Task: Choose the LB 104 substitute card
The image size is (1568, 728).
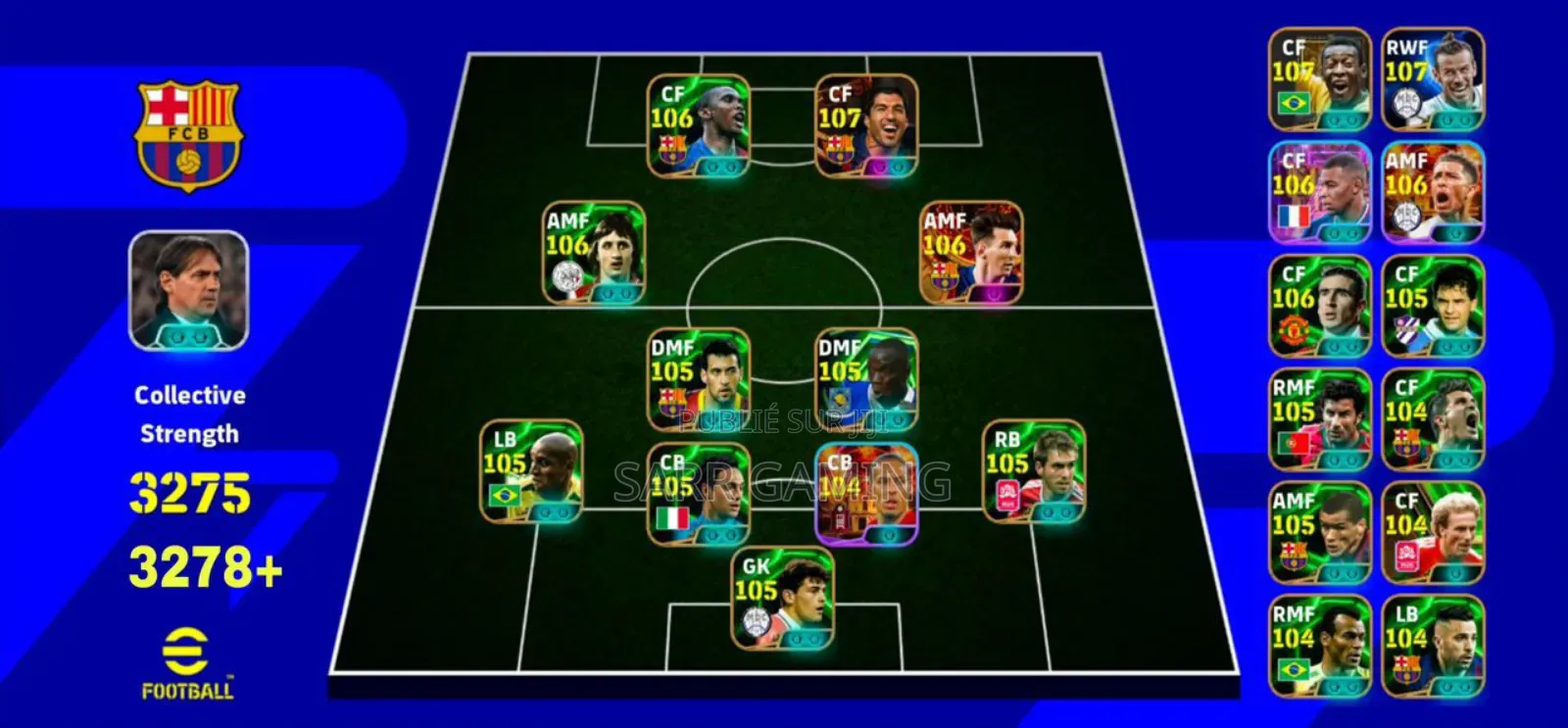Action: click(x=1433, y=647)
